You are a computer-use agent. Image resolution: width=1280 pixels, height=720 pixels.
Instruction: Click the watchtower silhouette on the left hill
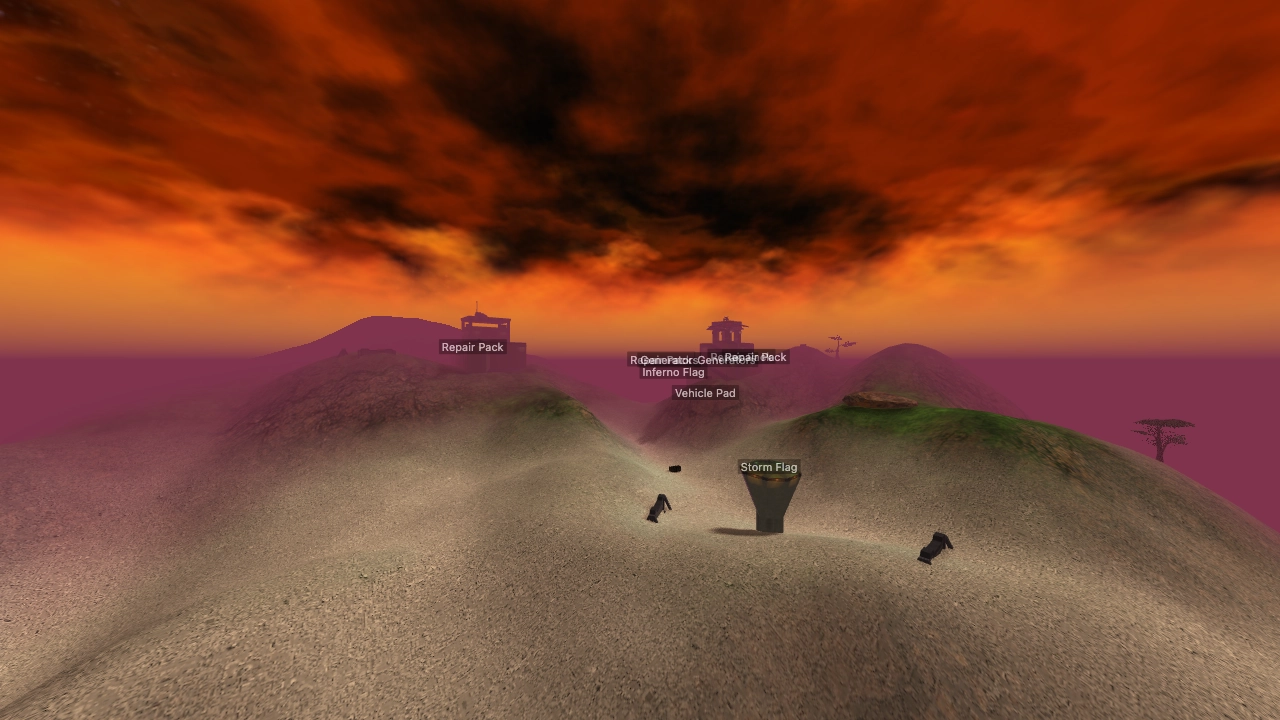coord(483,323)
